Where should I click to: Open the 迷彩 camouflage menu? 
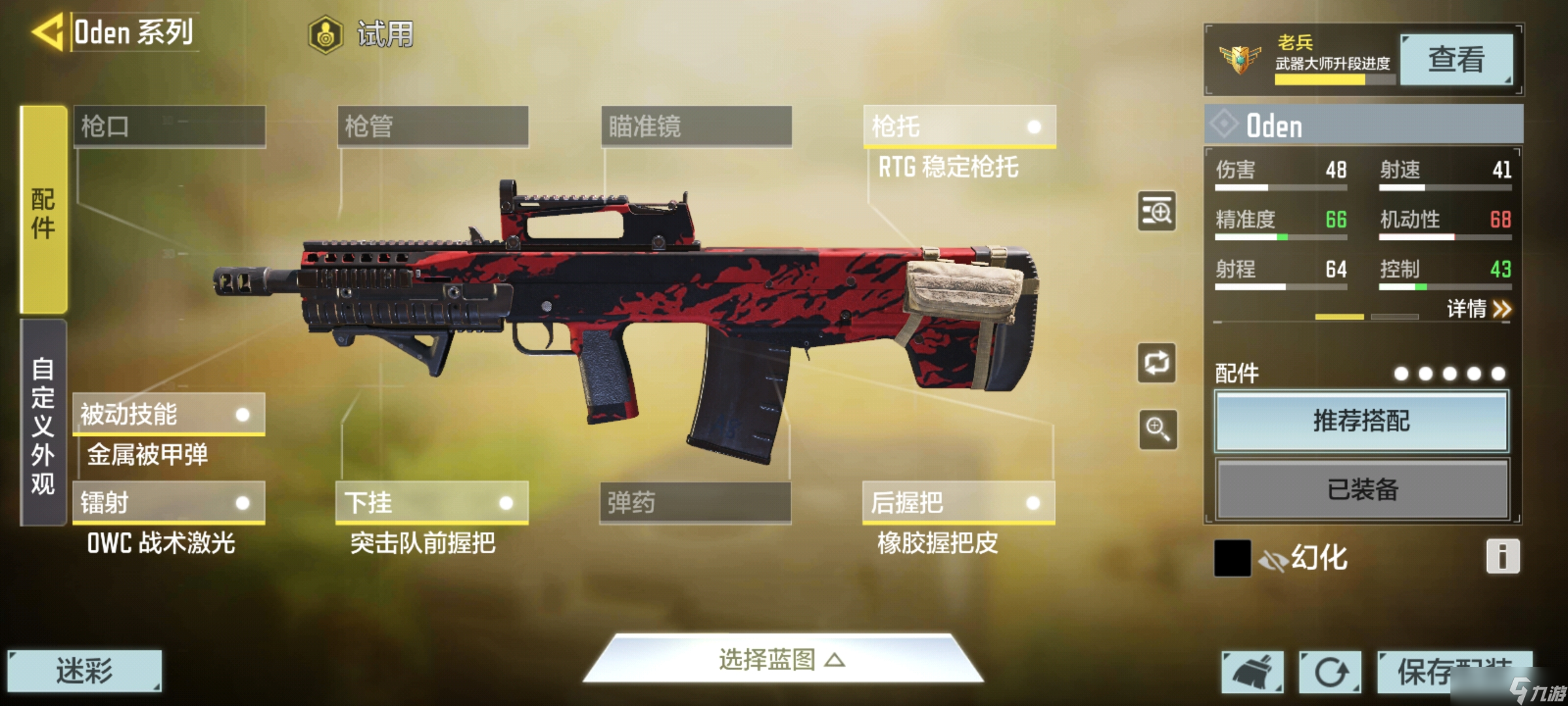[84, 671]
